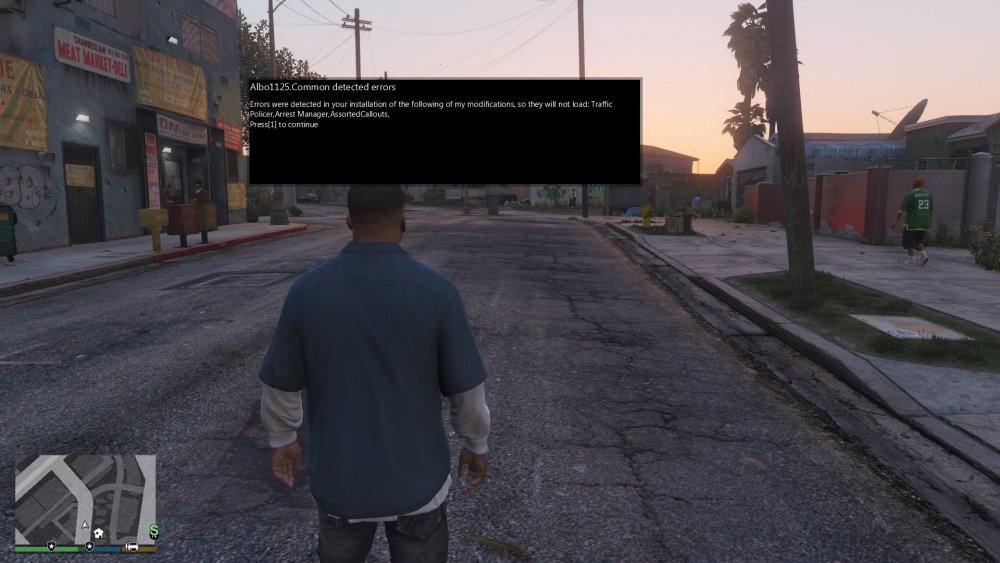The height and width of the screenshot is (563, 1000).
Task: Click the green dollar sign map blip
Action: pyautogui.click(x=154, y=530)
